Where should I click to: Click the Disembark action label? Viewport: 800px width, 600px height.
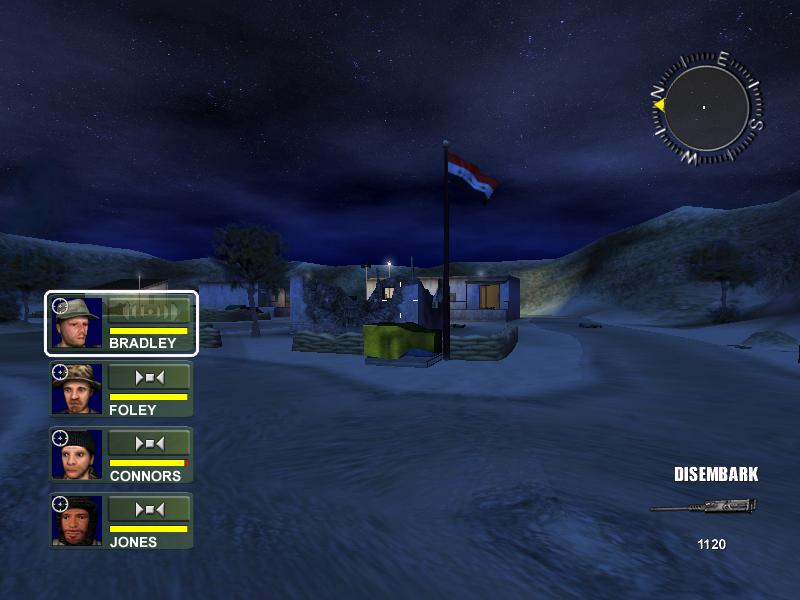coord(716,475)
